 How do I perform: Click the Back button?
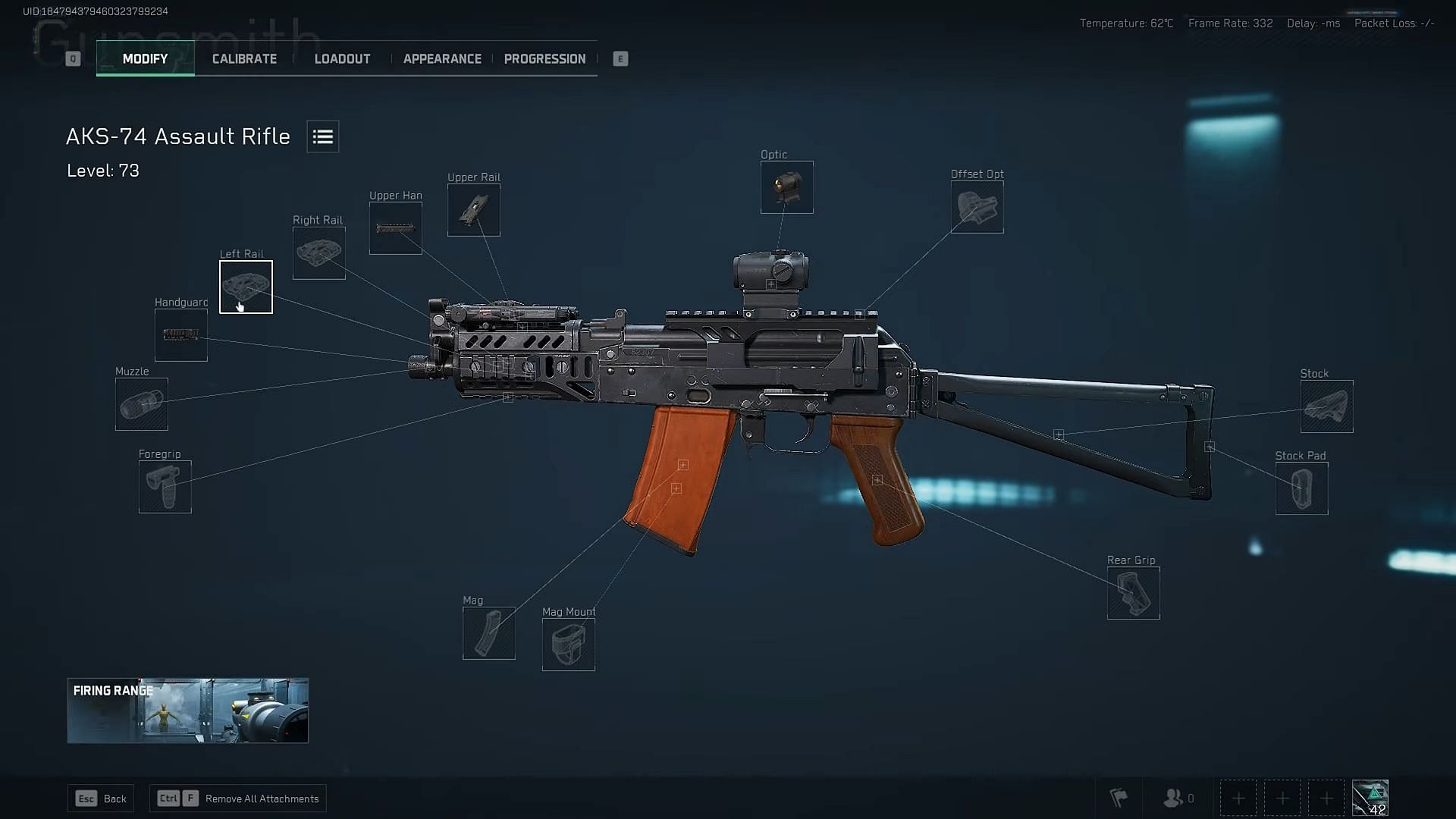(x=101, y=798)
